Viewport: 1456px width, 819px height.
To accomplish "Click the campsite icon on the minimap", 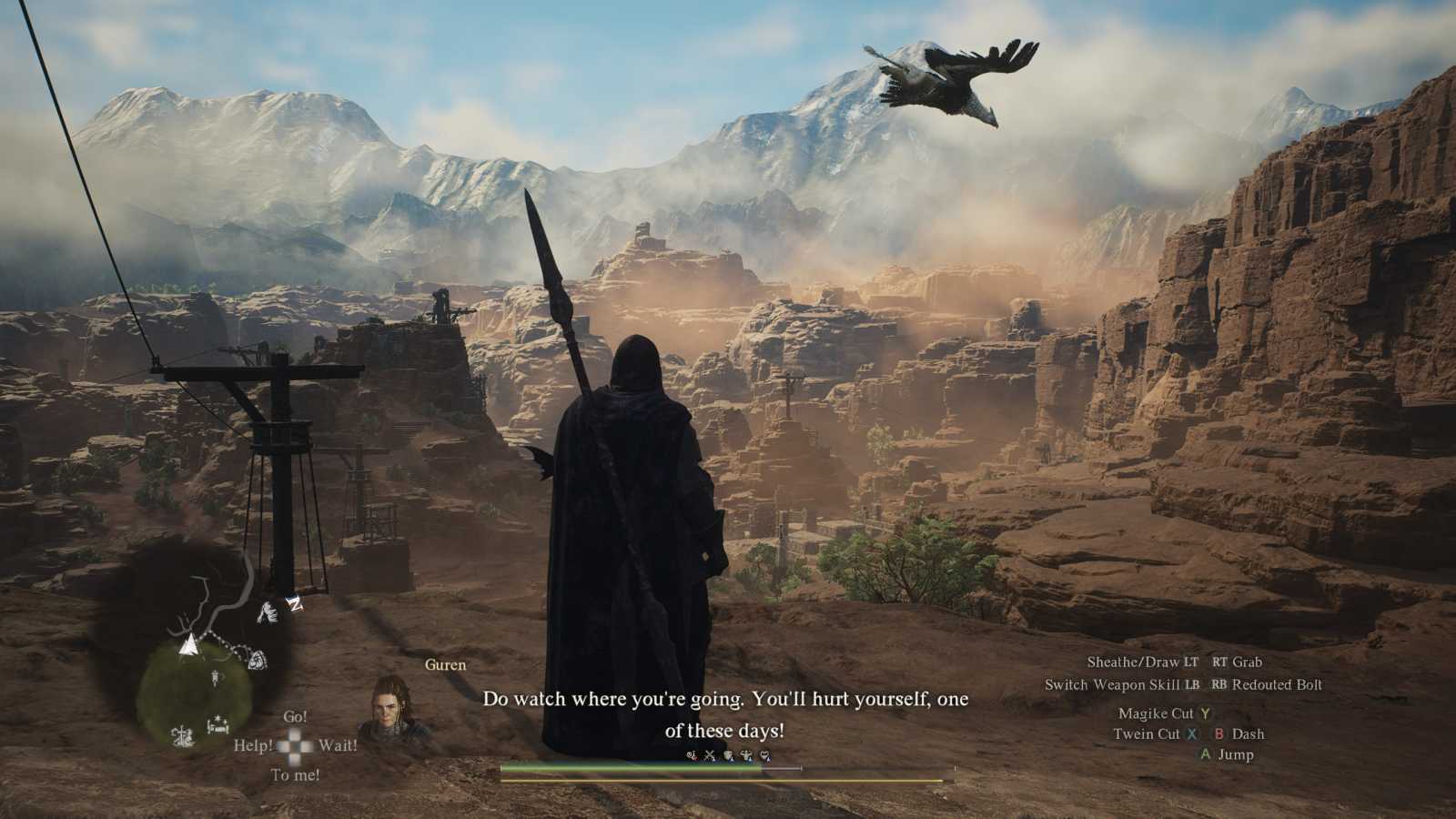I will point(217,723).
